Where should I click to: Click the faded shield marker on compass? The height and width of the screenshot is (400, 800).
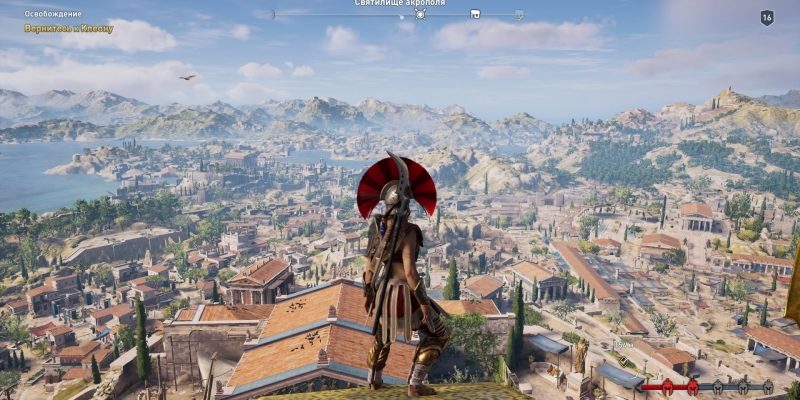point(519,15)
